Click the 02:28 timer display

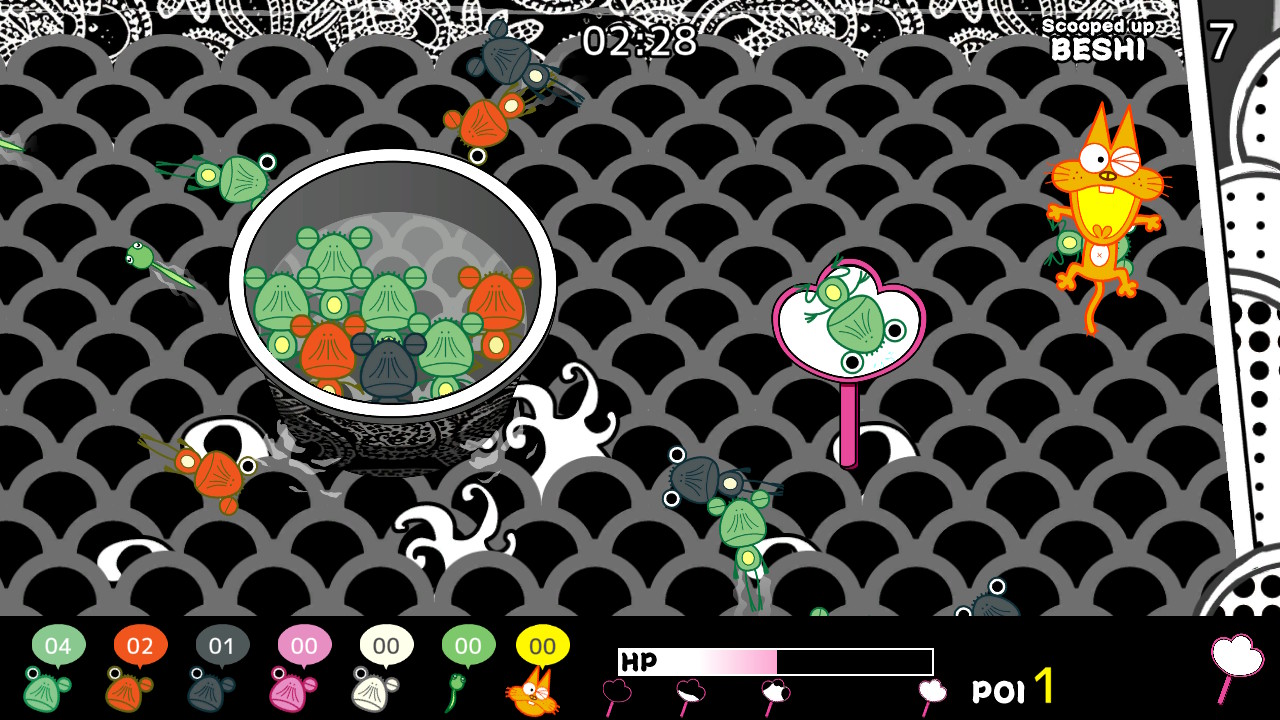640,38
